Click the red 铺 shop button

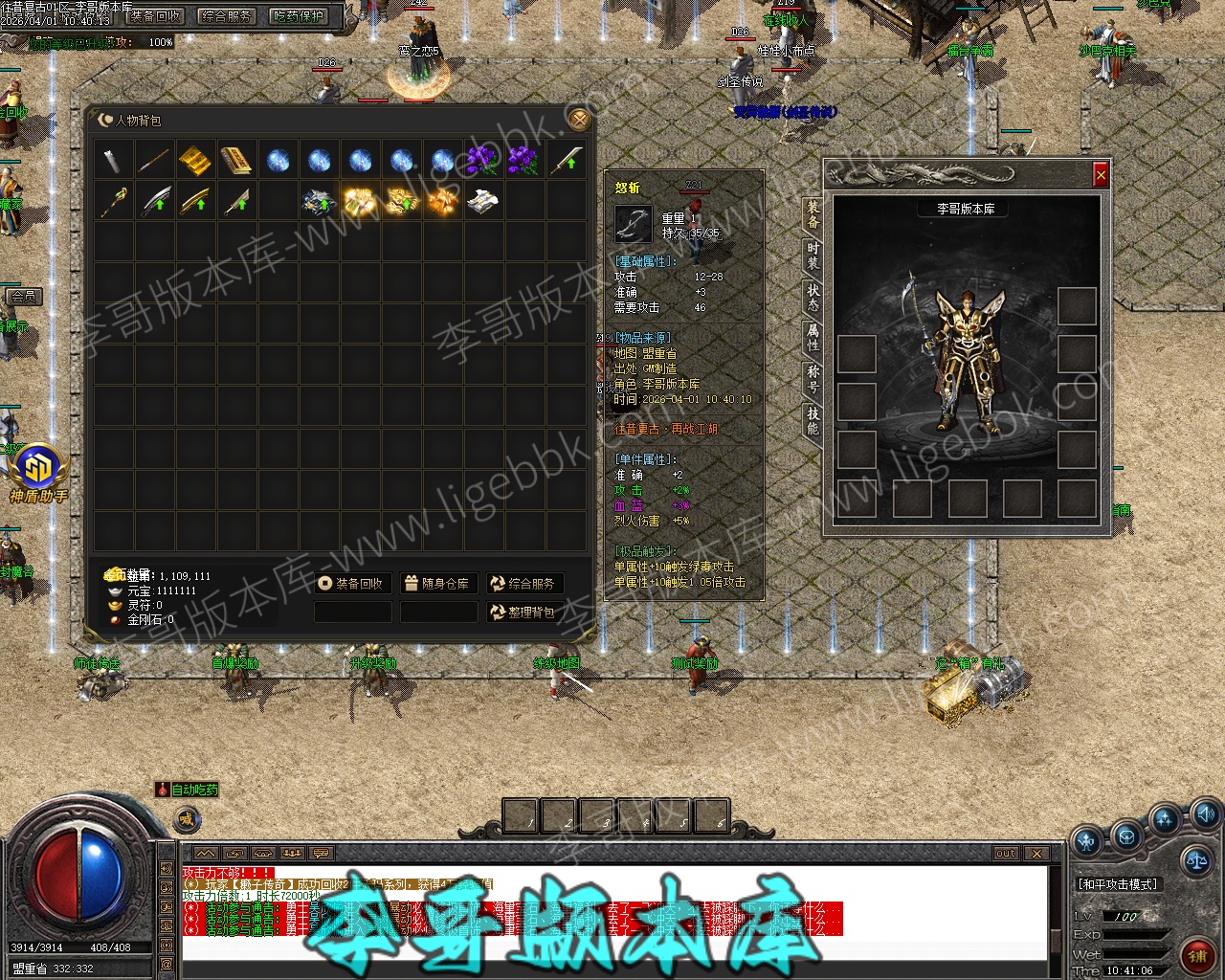point(1196,954)
